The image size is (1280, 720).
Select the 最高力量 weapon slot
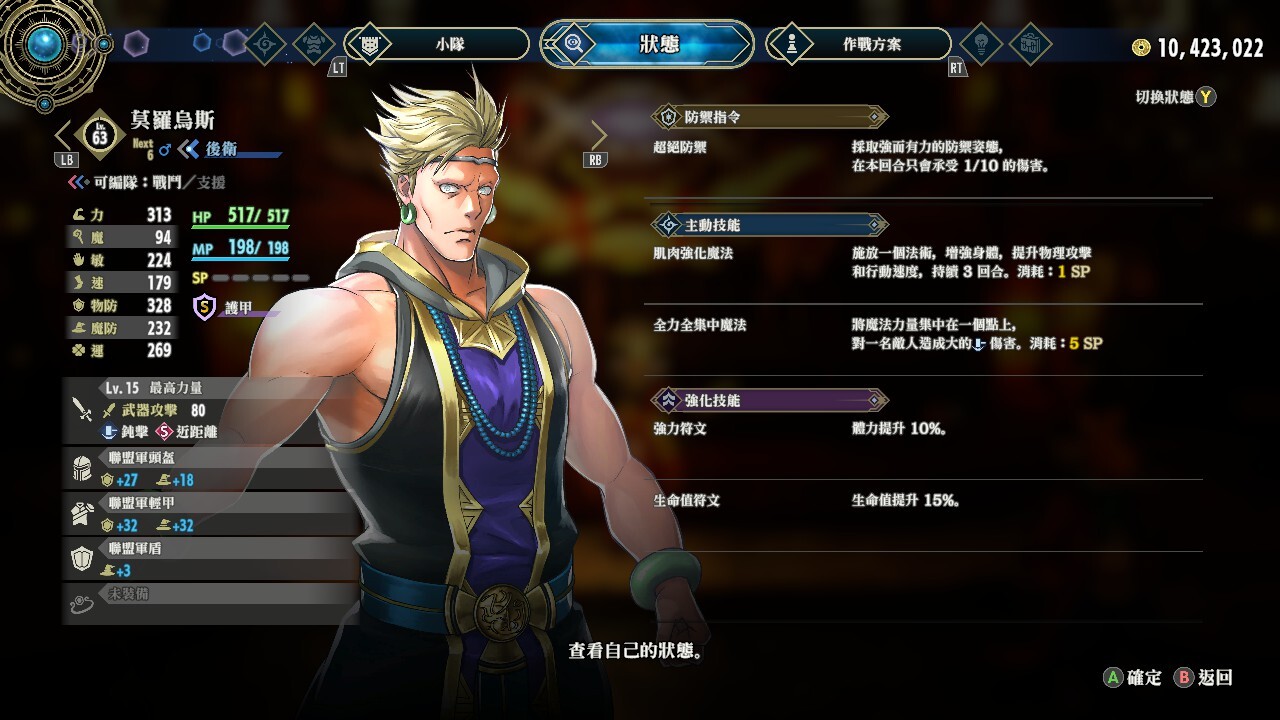(x=200, y=410)
